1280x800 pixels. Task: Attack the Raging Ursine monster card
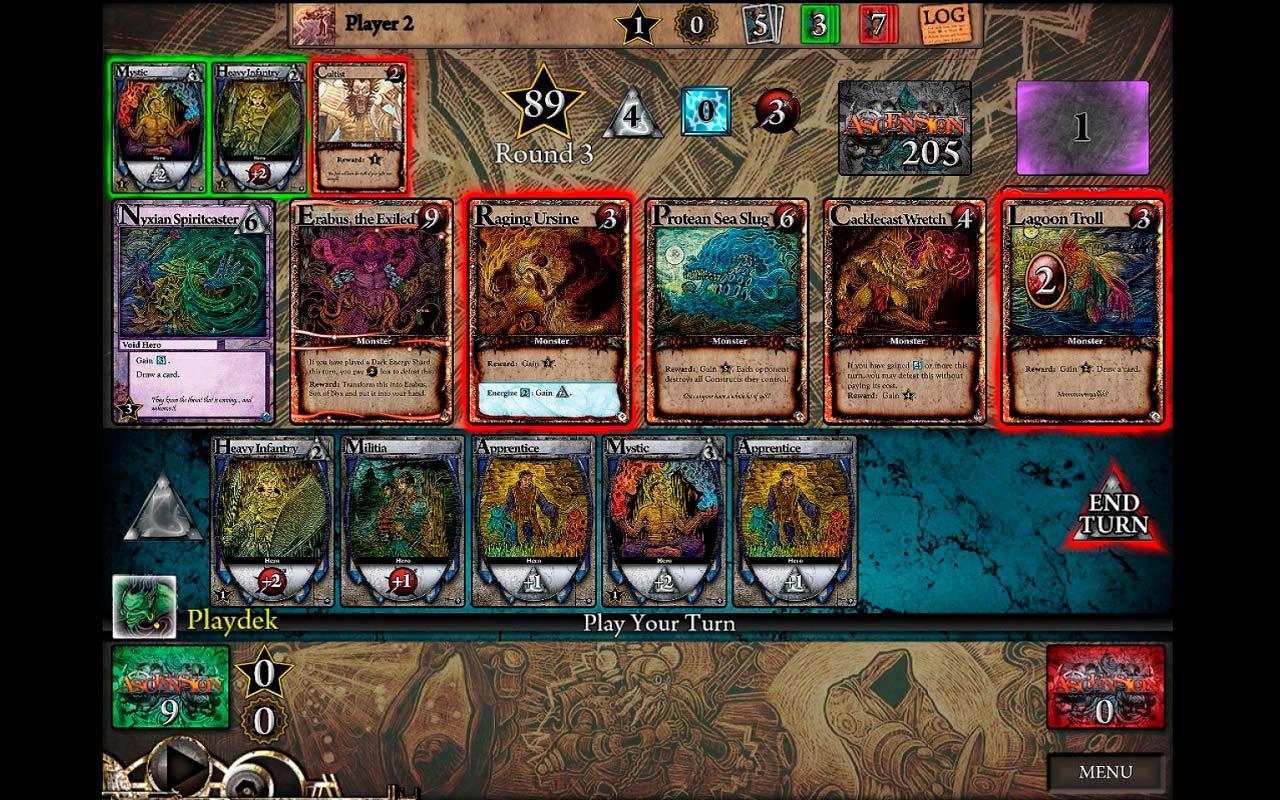click(x=549, y=312)
